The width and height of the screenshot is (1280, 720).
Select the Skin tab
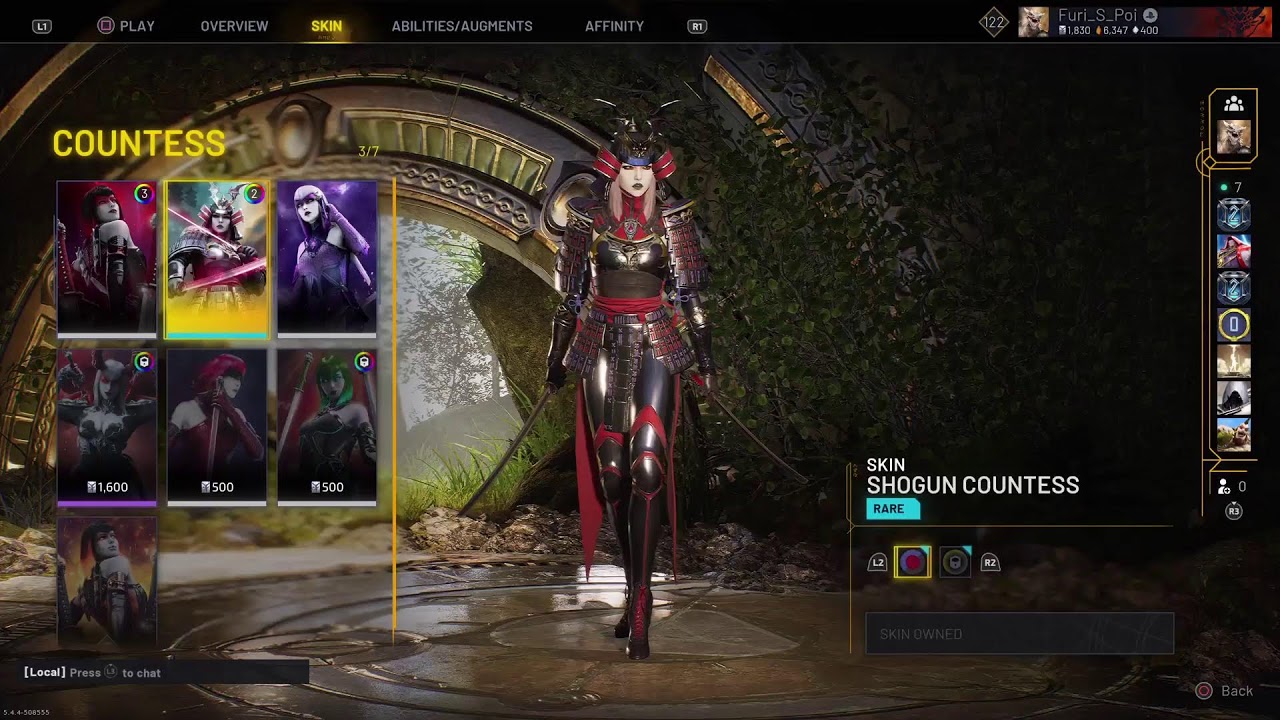[326, 26]
